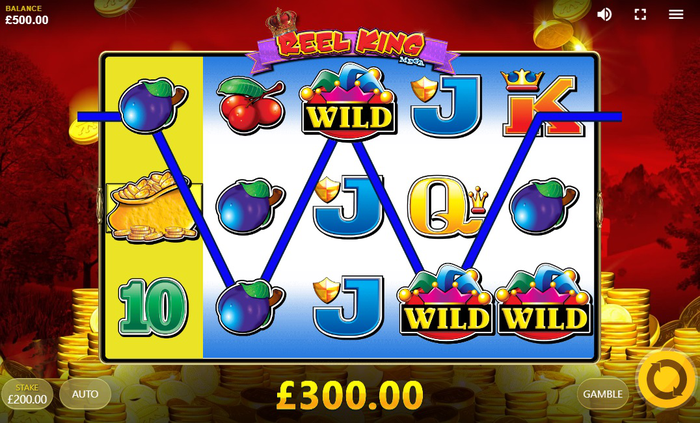
Task: Open the Gamble feature
Action: pyautogui.click(x=603, y=394)
